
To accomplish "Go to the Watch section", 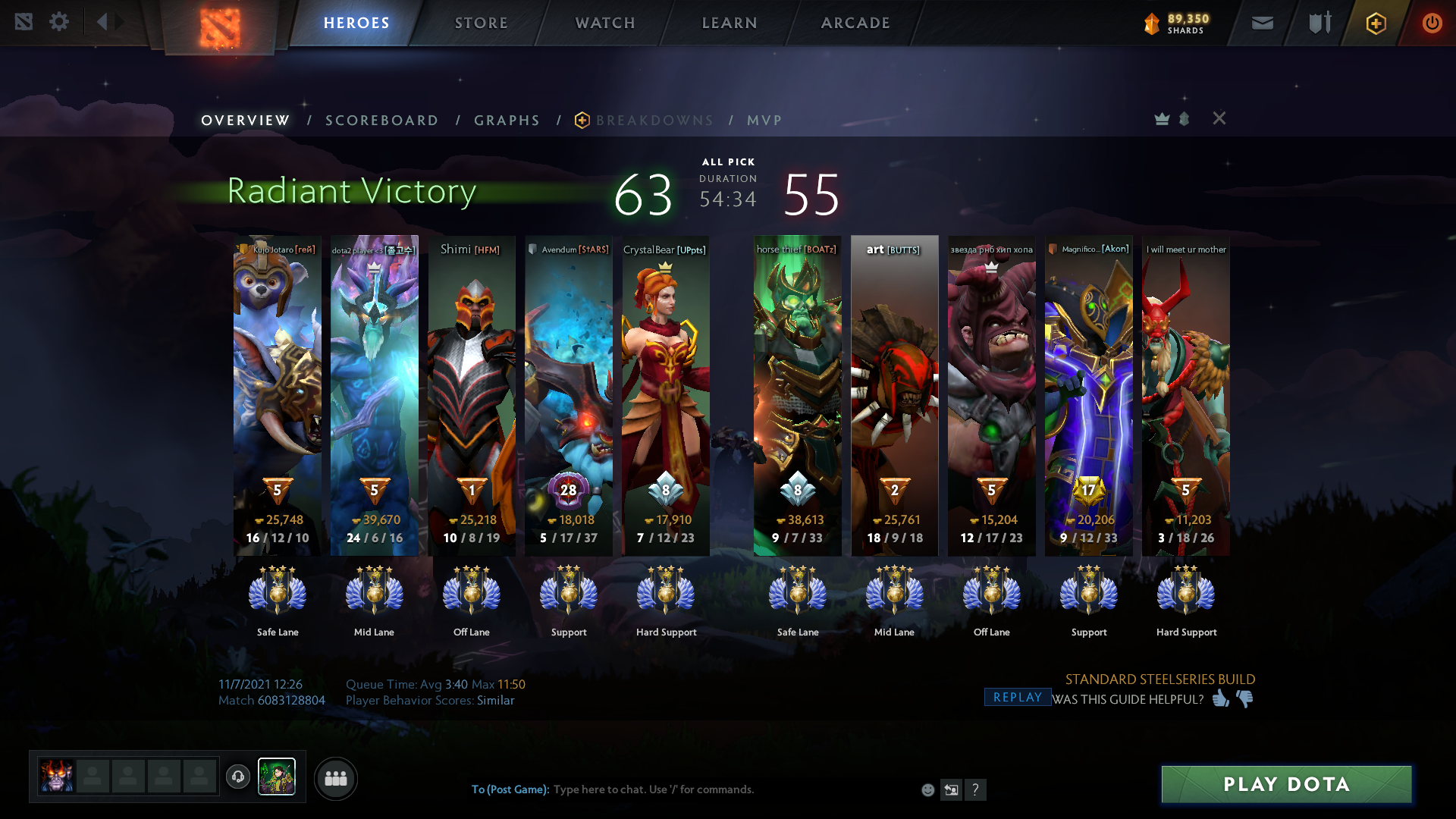I will (x=604, y=23).
